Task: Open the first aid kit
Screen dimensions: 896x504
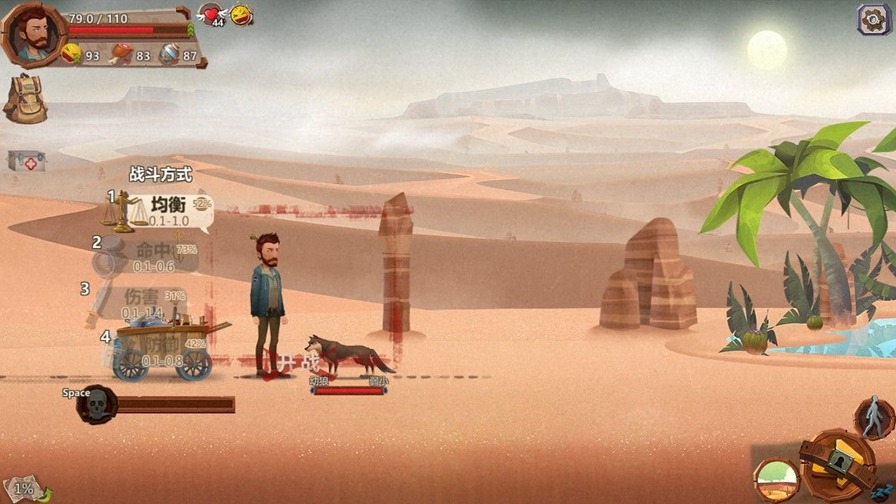Action: (27, 161)
